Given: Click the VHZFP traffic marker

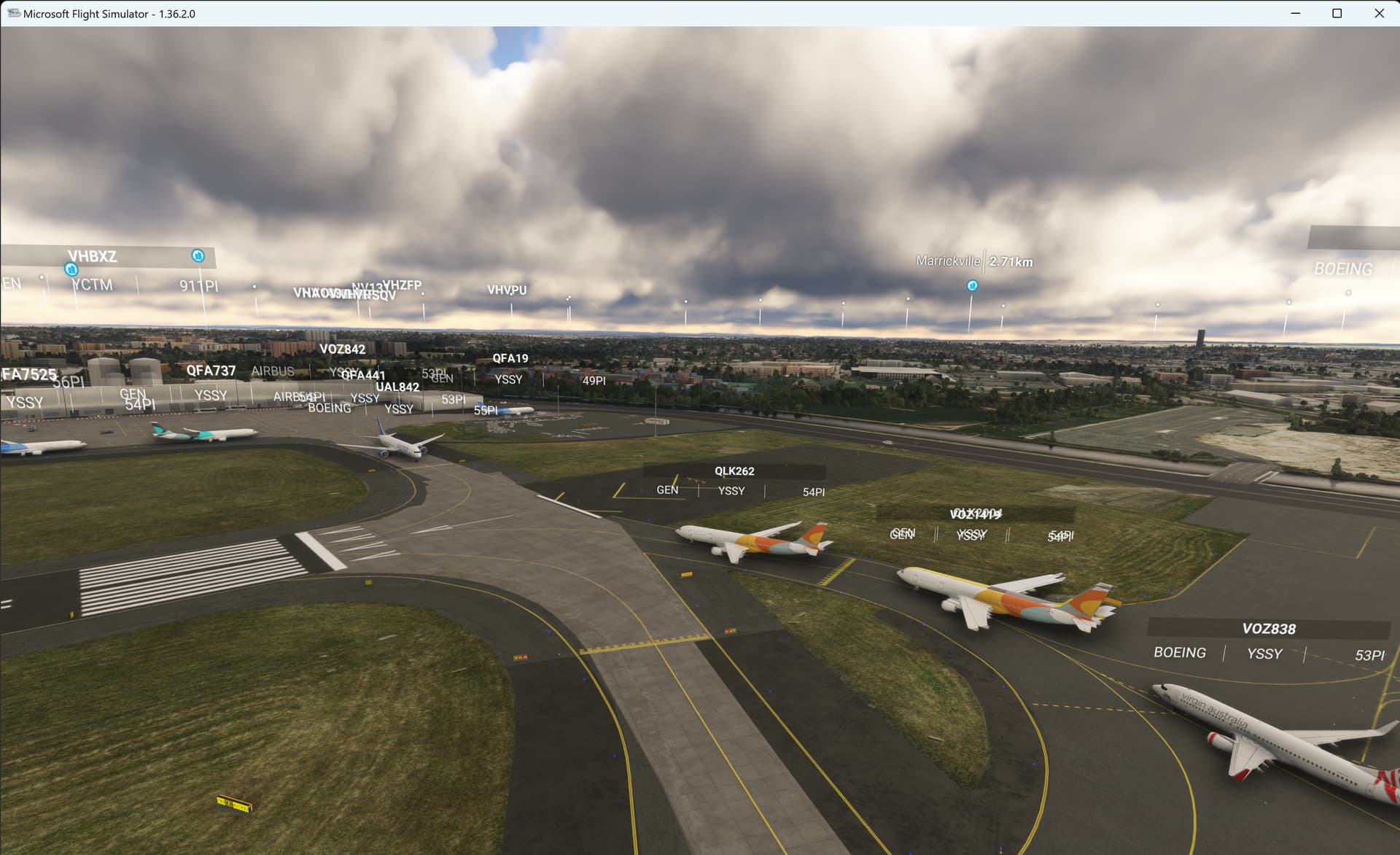Looking at the screenshot, I should point(402,285).
